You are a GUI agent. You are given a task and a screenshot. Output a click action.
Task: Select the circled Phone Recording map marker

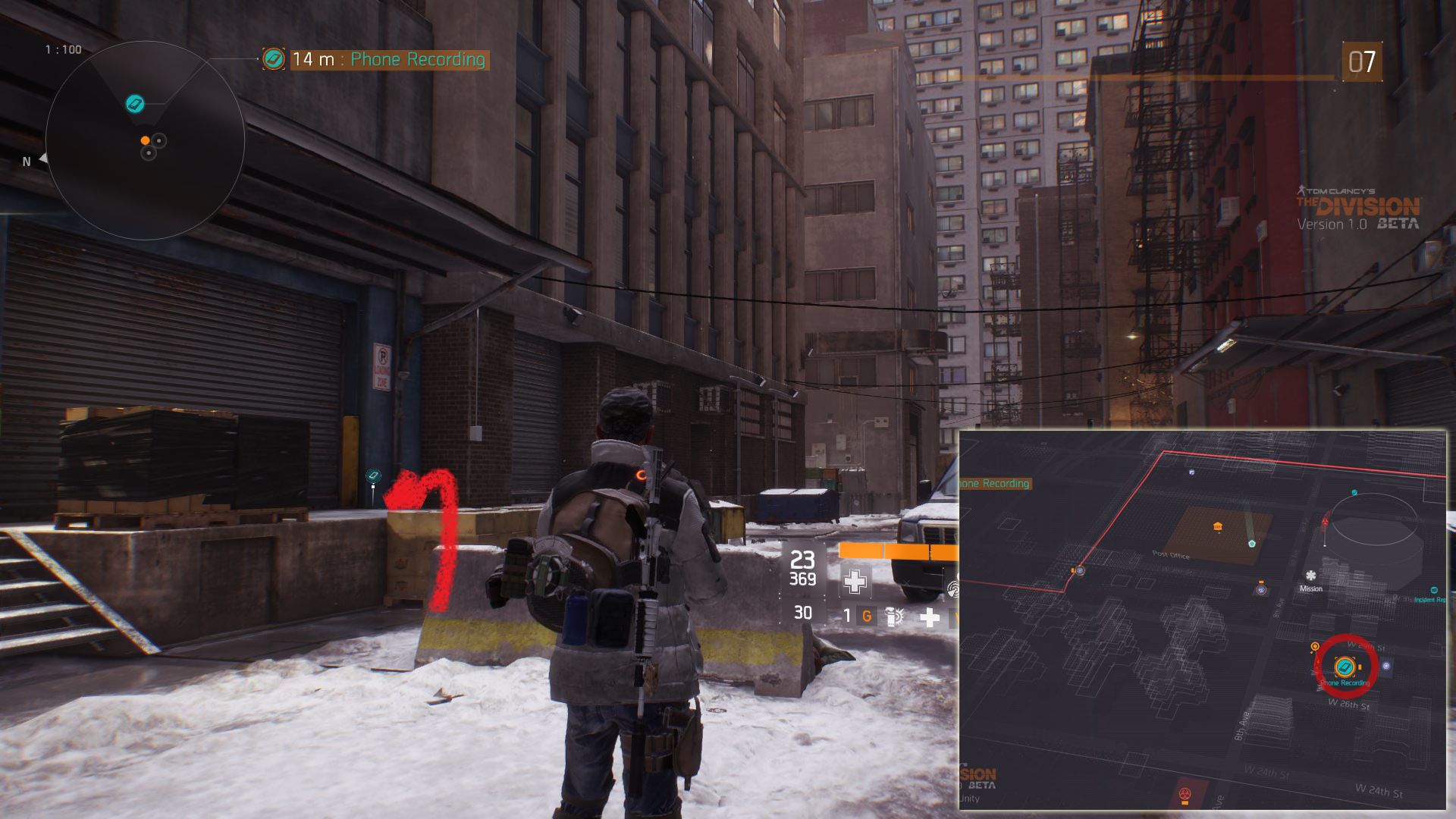1345,667
